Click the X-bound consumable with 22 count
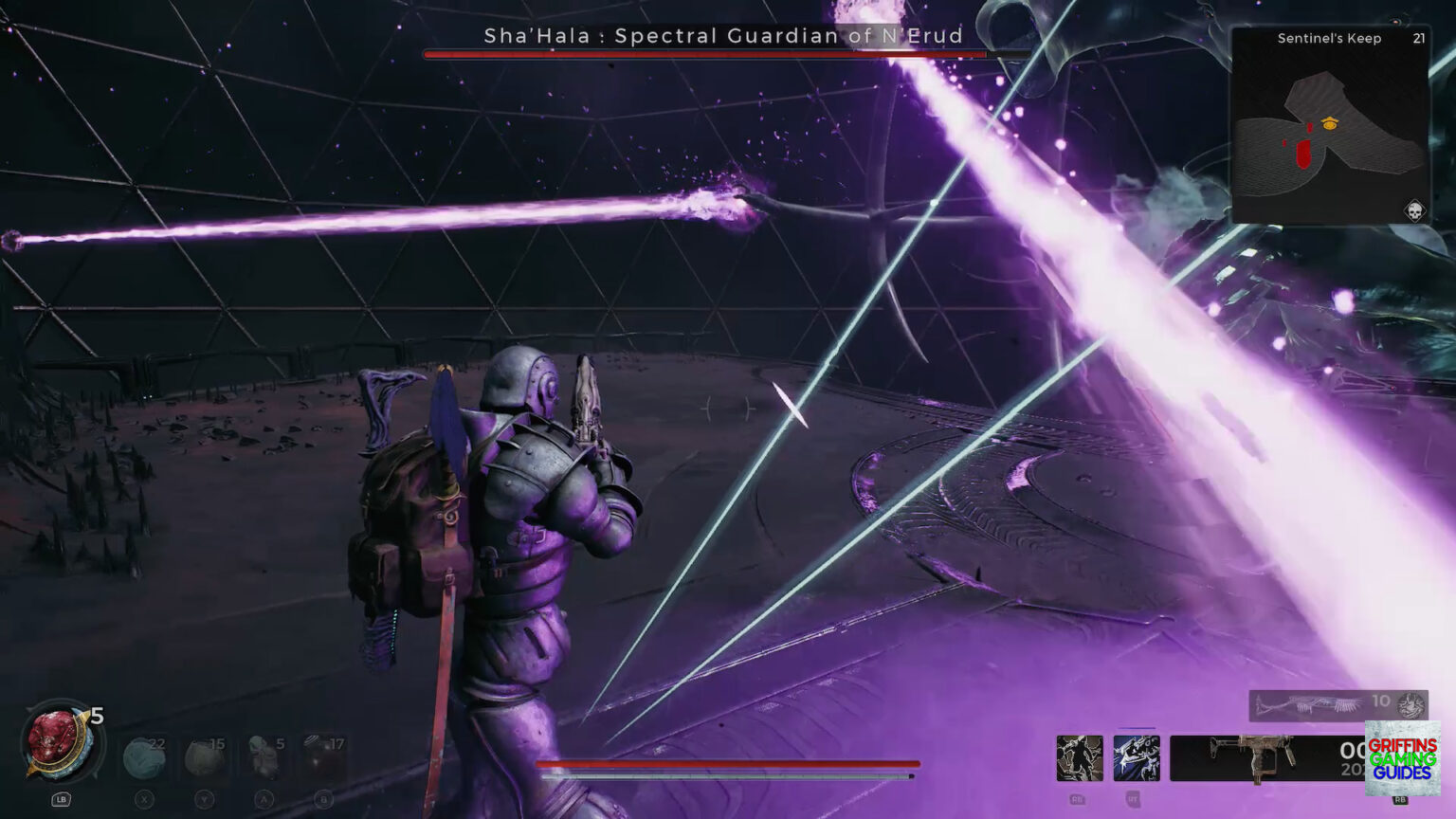1456x819 pixels. point(142,755)
